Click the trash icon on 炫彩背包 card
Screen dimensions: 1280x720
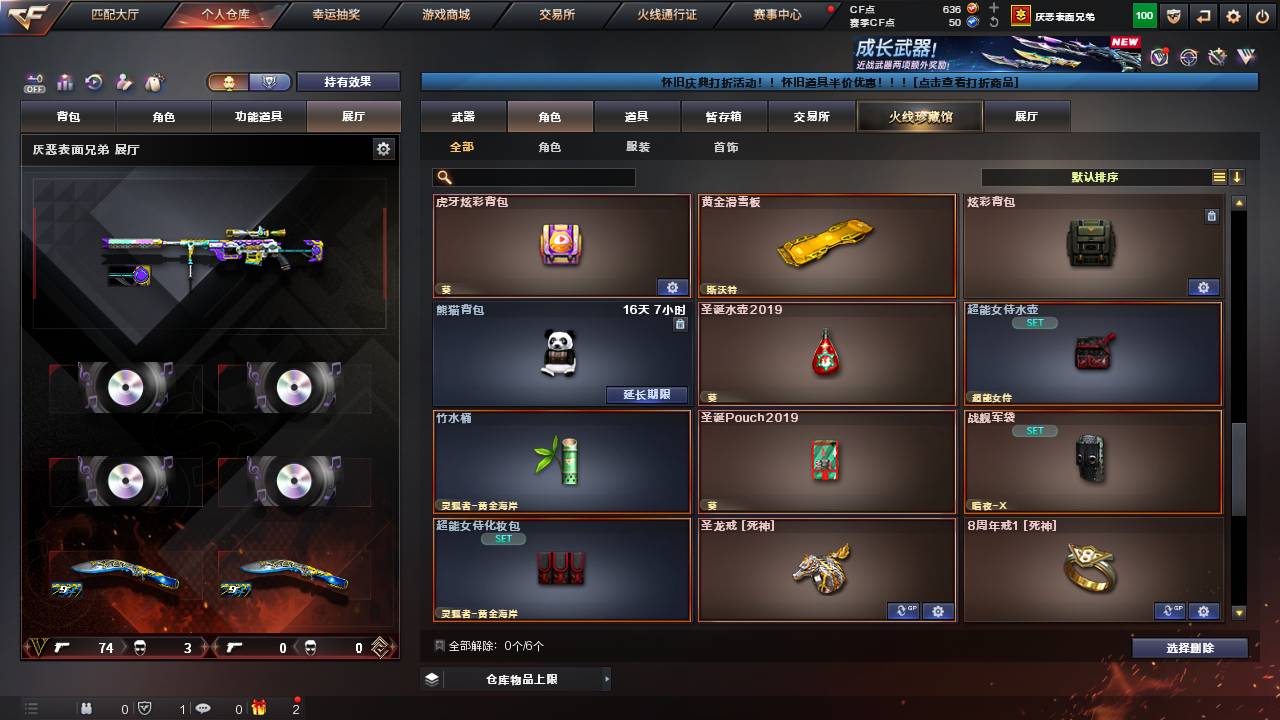[x=1212, y=215]
